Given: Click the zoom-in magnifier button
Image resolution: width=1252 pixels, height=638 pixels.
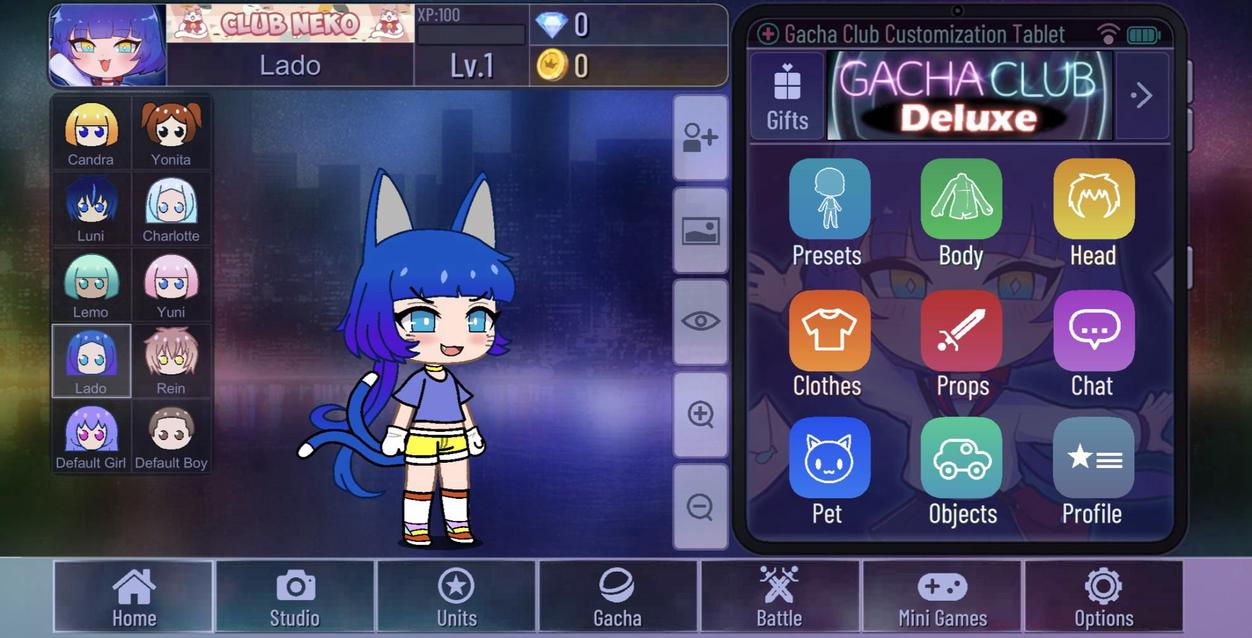Looking at the screenshot, I should point(700,414).
